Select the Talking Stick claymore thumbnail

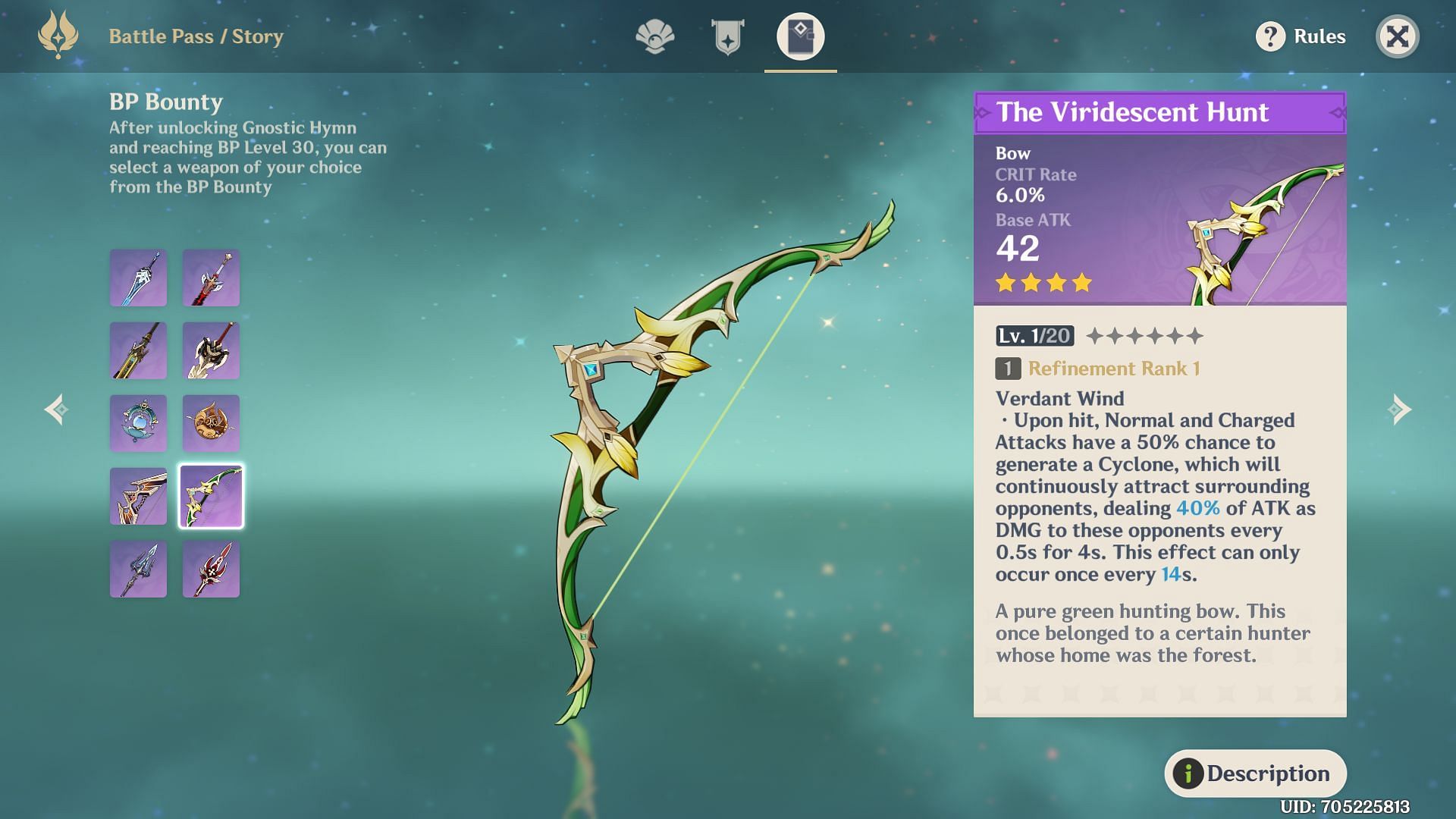point(211,351)
